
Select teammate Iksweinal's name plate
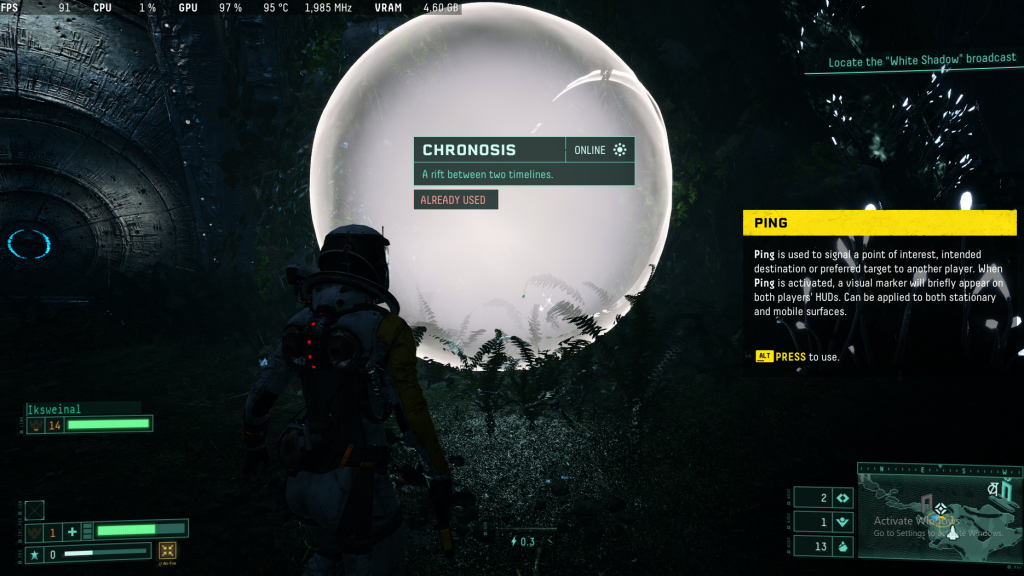point(68,409)
